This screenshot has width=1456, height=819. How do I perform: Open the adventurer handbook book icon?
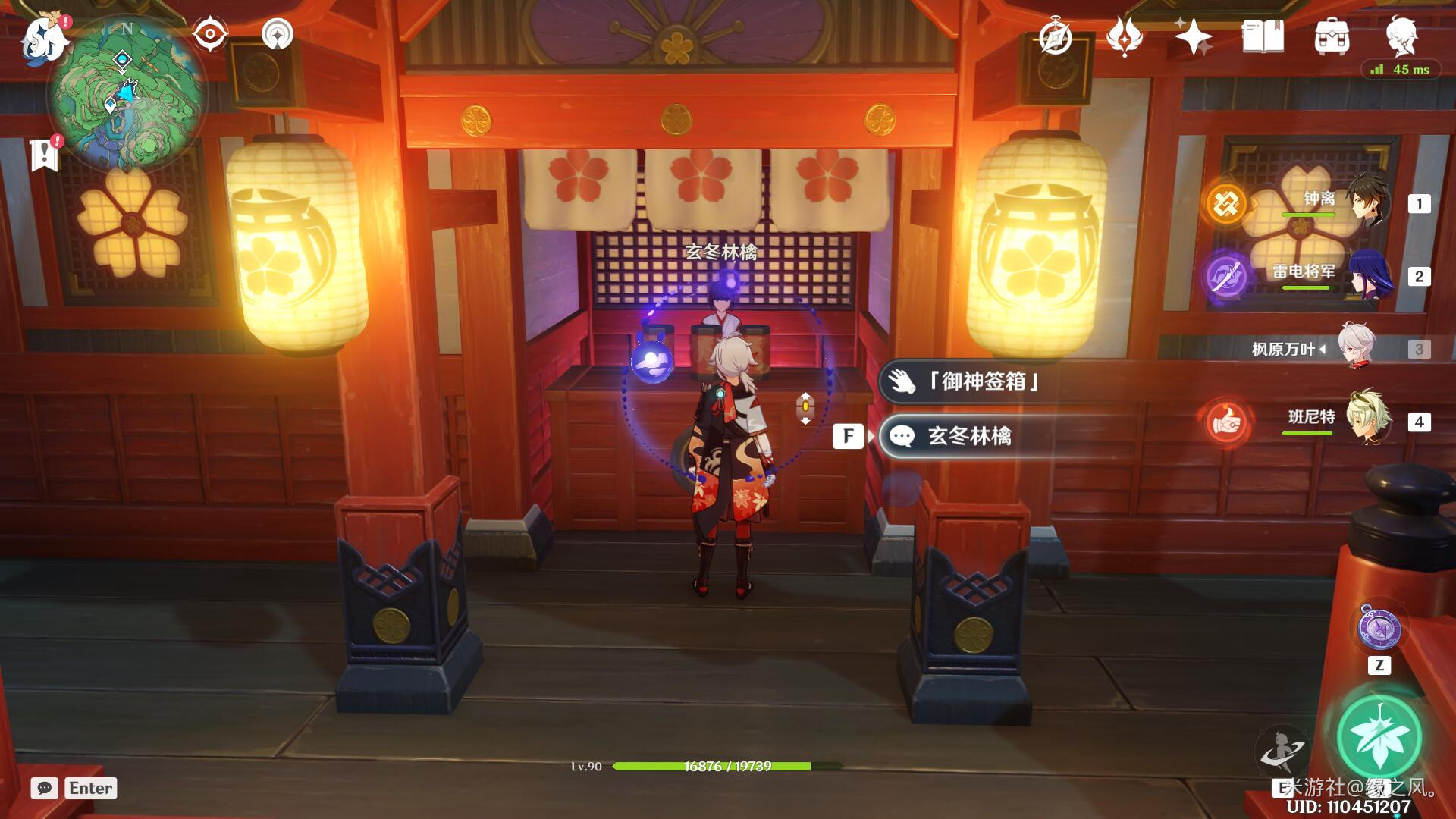(x=1263, y=36)
